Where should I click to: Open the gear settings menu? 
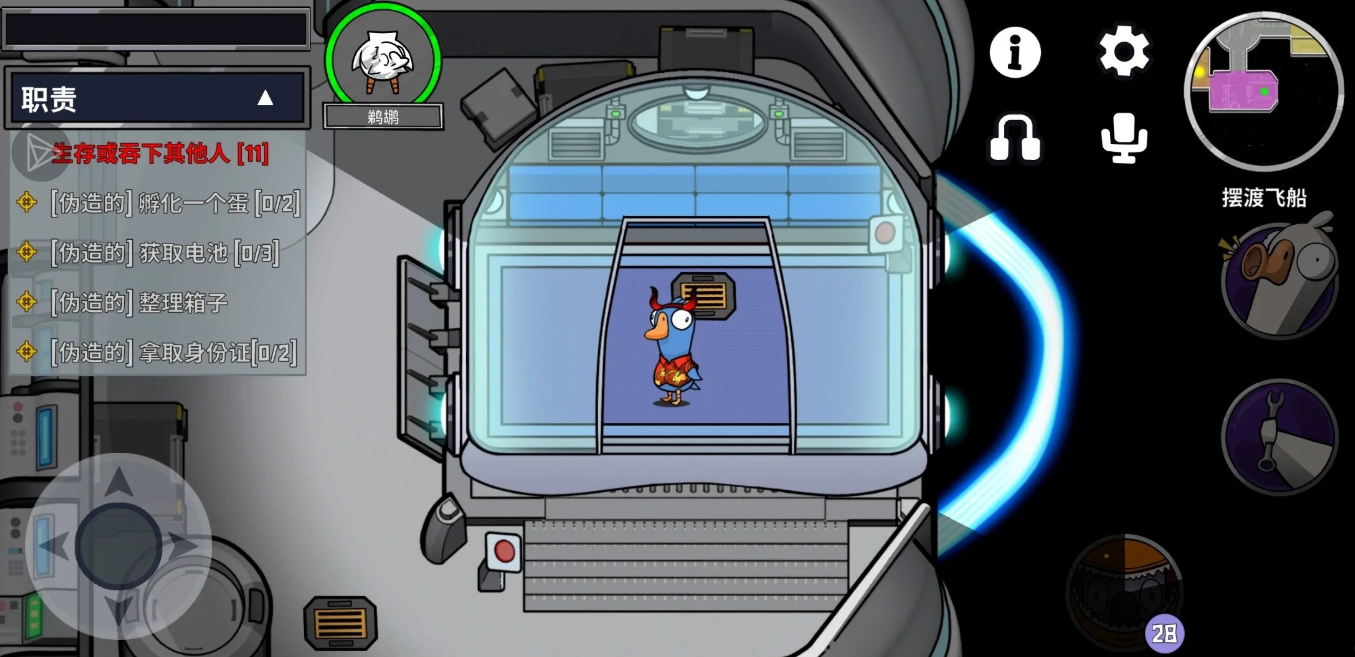1124,51
